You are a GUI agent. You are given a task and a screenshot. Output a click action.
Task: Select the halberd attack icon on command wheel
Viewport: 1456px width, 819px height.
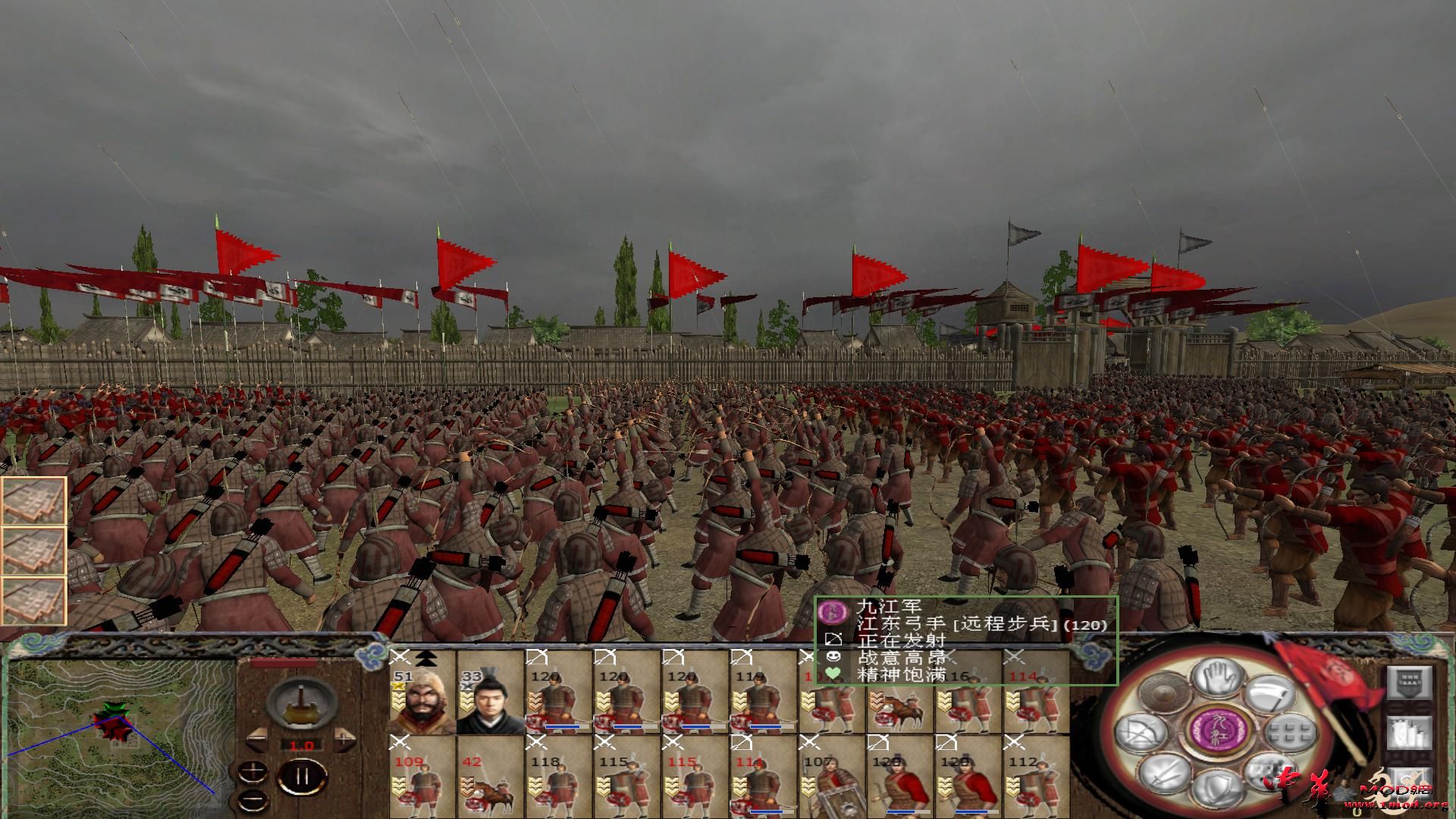(x=1272, y=695)
